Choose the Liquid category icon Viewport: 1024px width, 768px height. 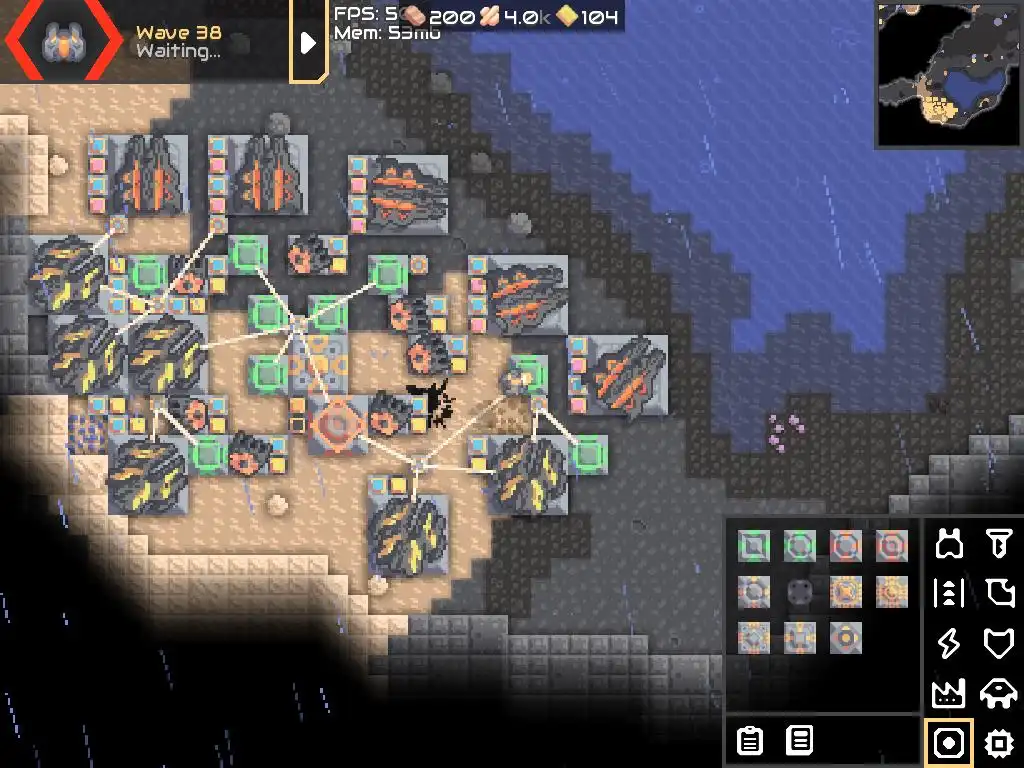pyautogui.click(x=998, y=593)
